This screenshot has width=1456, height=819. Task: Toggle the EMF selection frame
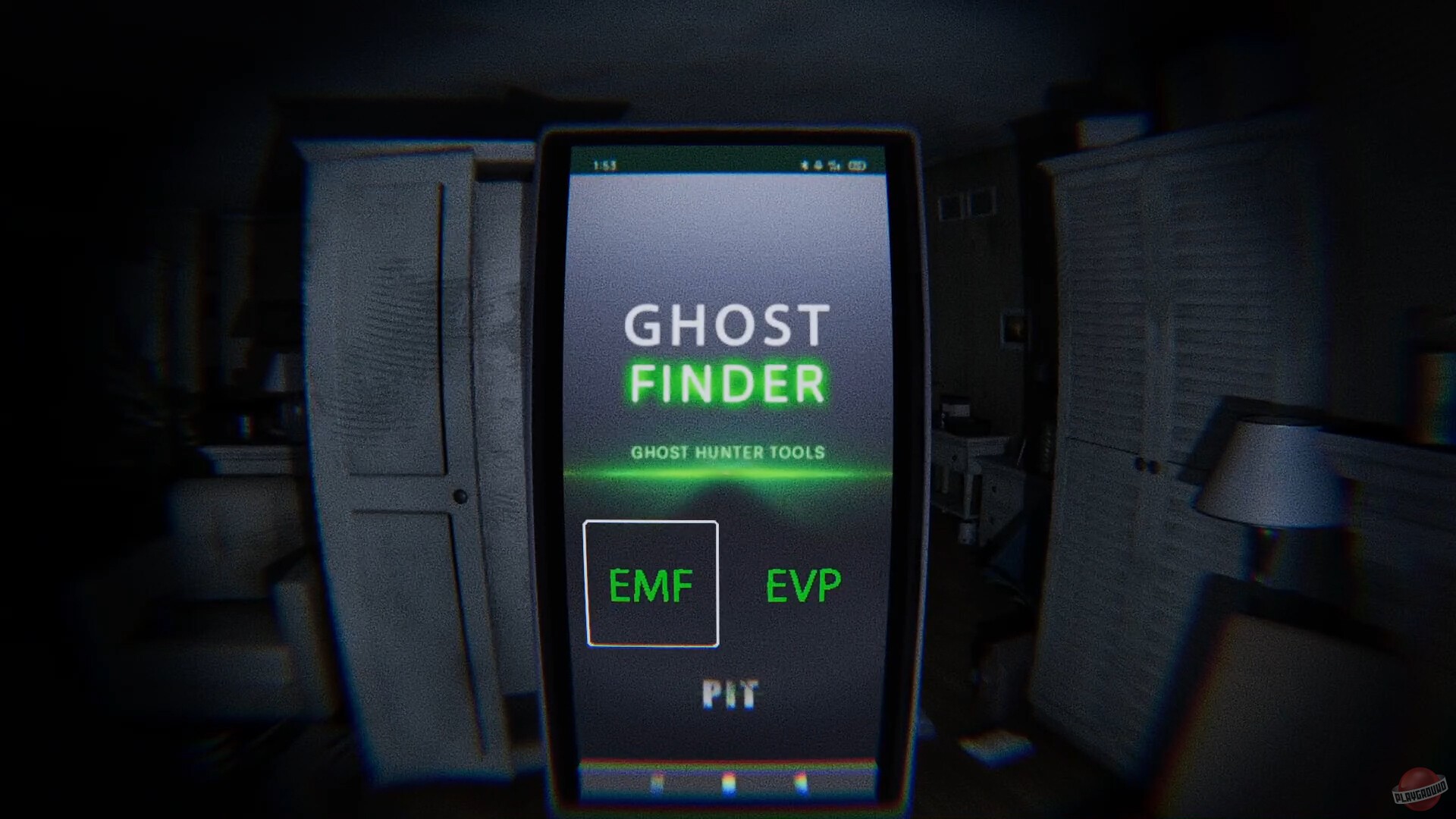point(652,582)
